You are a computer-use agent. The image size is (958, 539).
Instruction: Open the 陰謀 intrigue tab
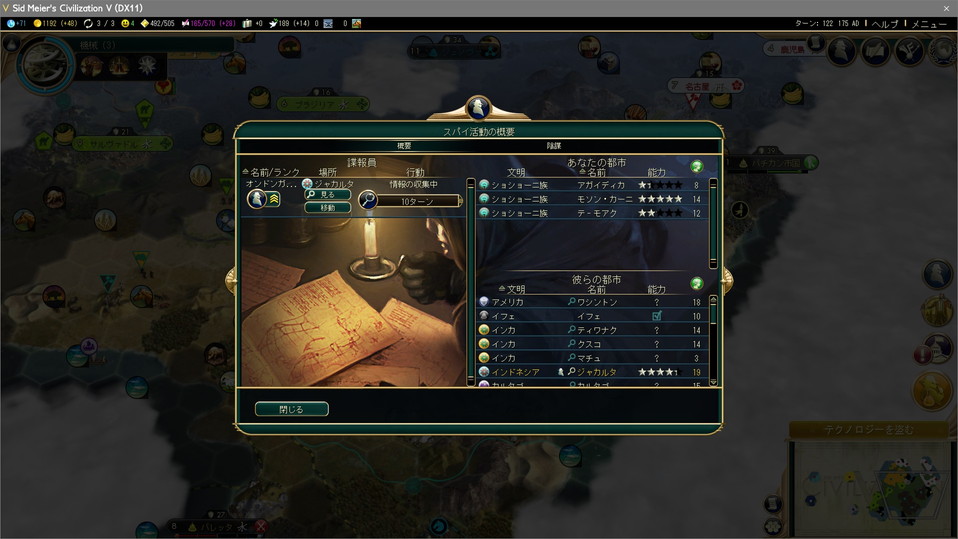553,146
